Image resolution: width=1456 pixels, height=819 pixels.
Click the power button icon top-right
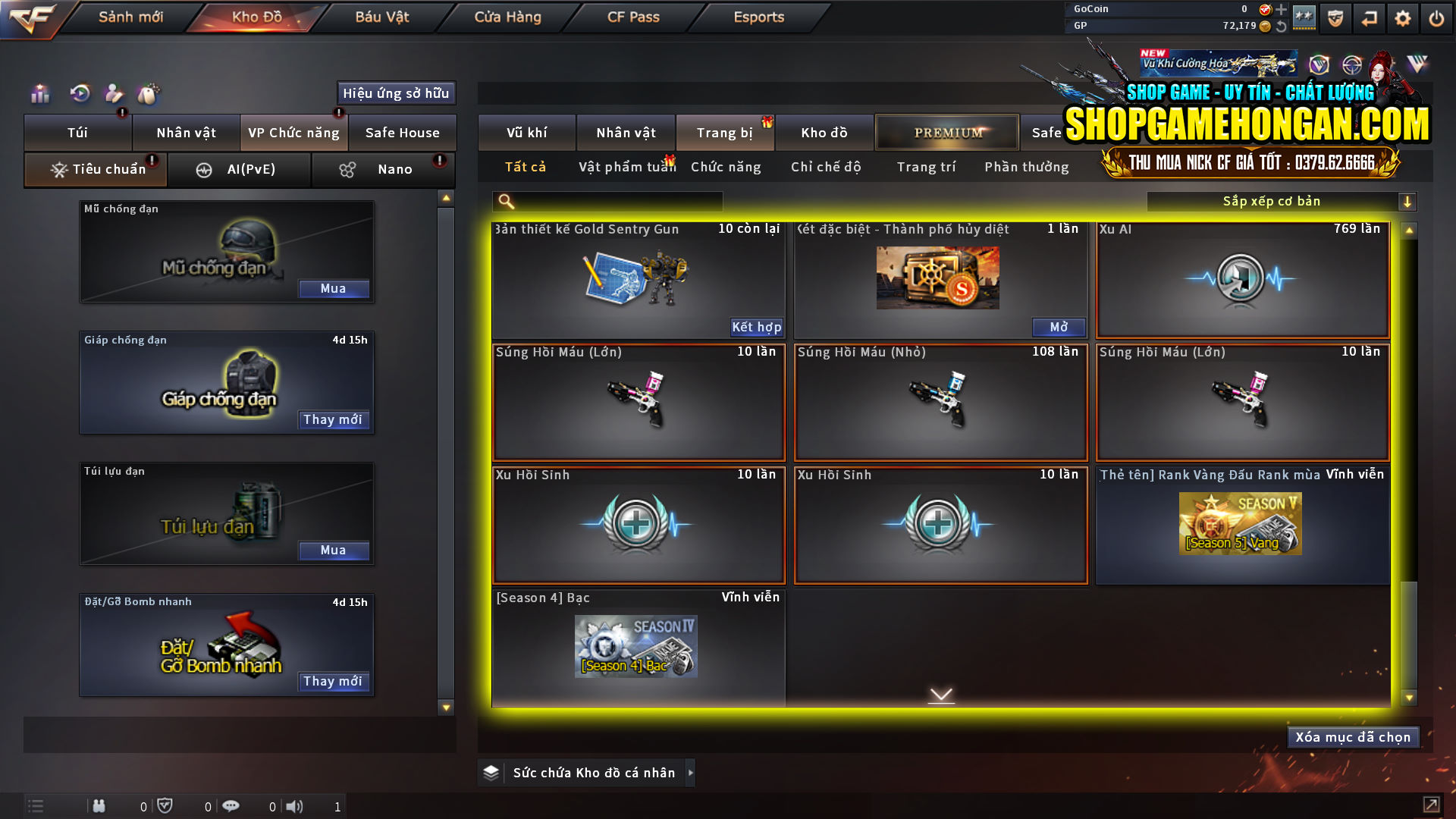[1436, 17]
